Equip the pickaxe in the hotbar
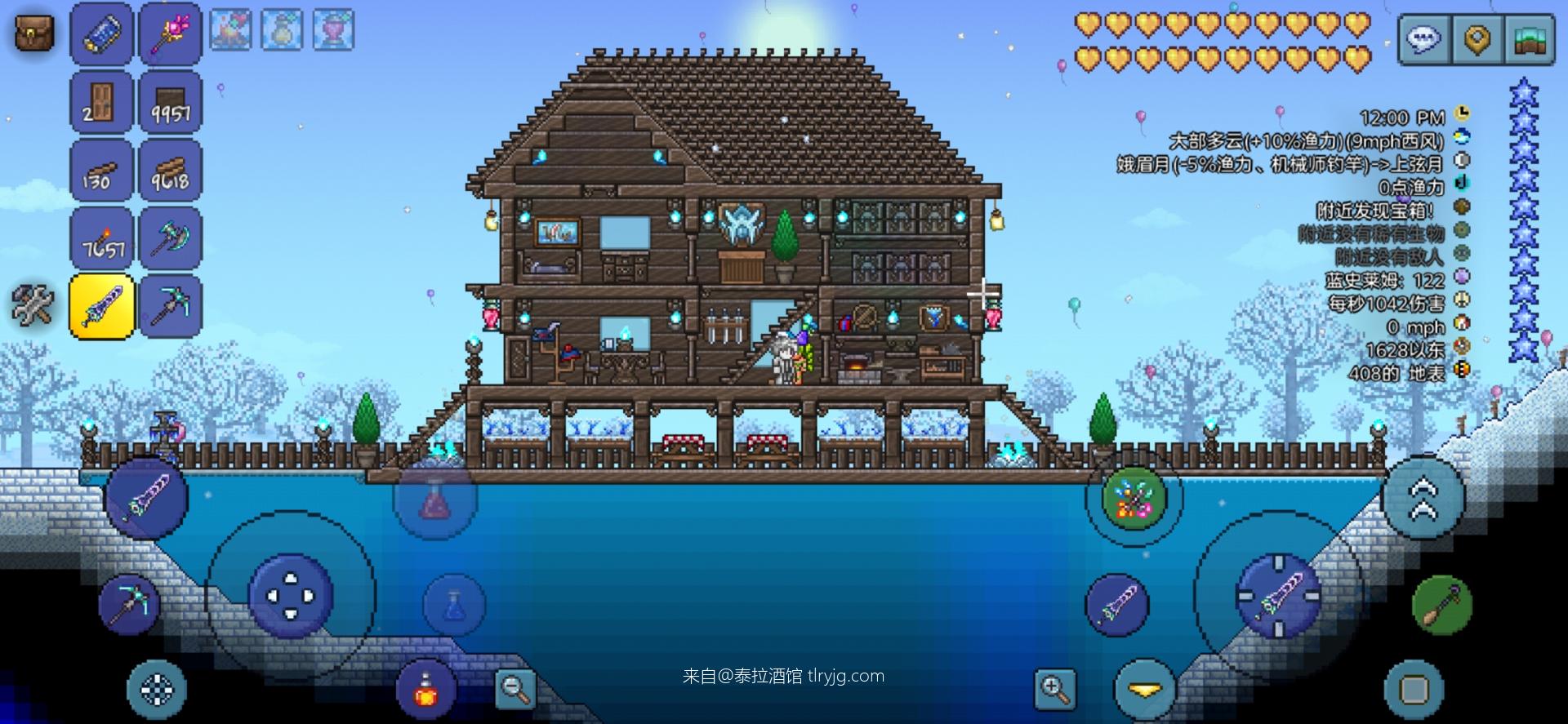The height and width of the screenshot is (724, 1568). click(170, 306)
